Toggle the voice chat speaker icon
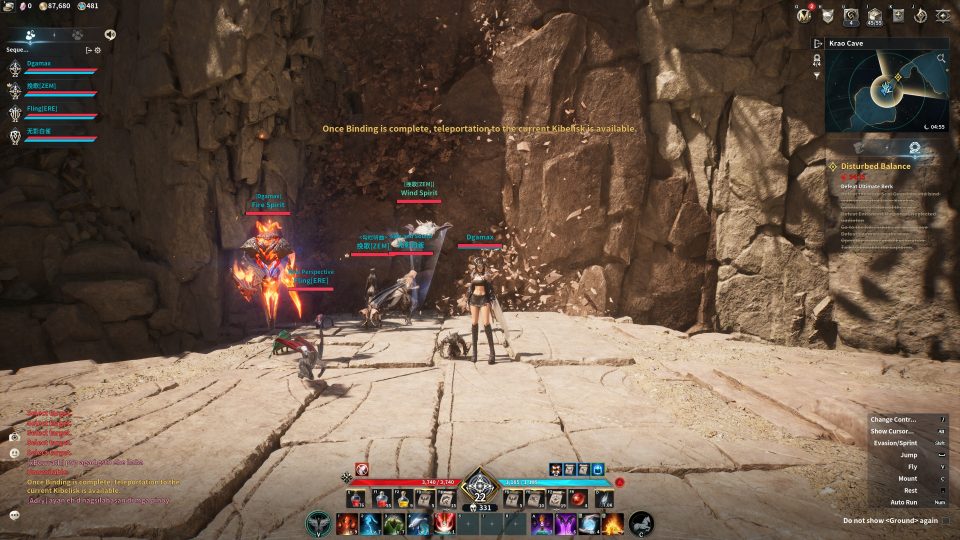Screen dimensions: 960x540 pyautogui.click(x=109, y=33)
